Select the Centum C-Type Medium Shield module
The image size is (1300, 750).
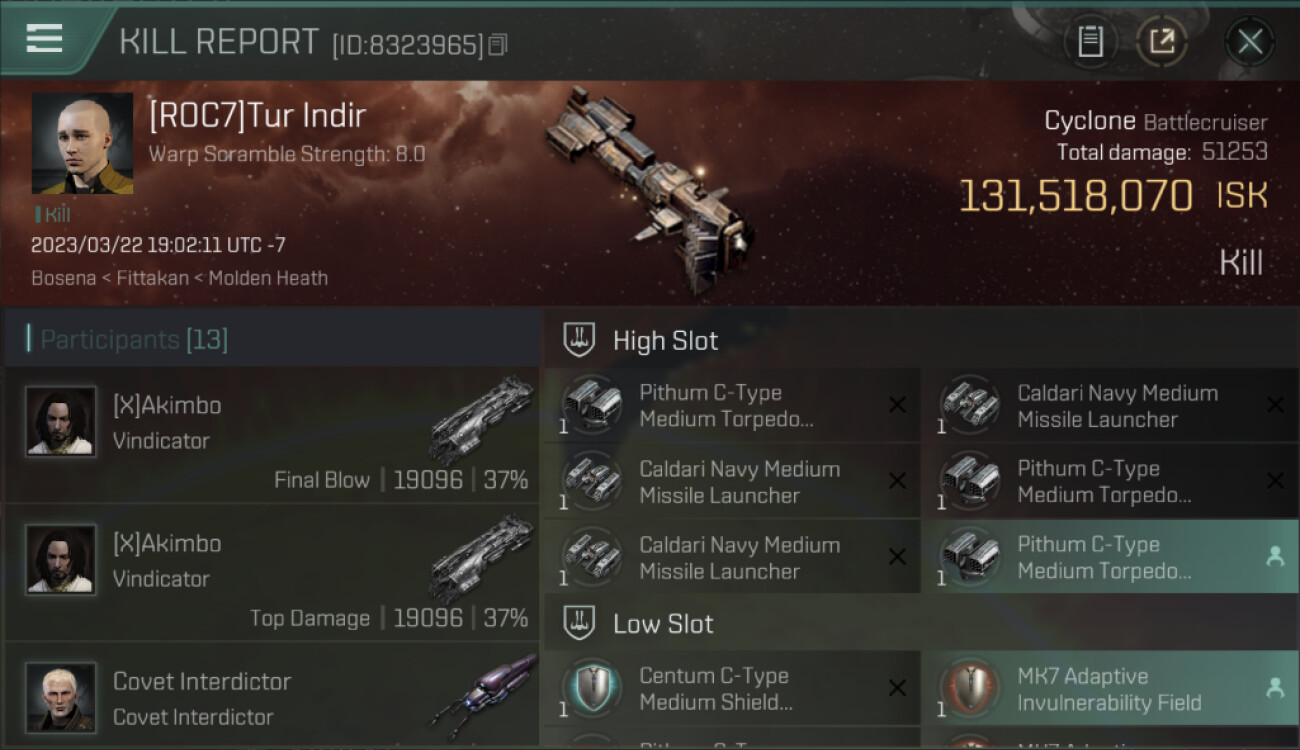click(732, 689)
